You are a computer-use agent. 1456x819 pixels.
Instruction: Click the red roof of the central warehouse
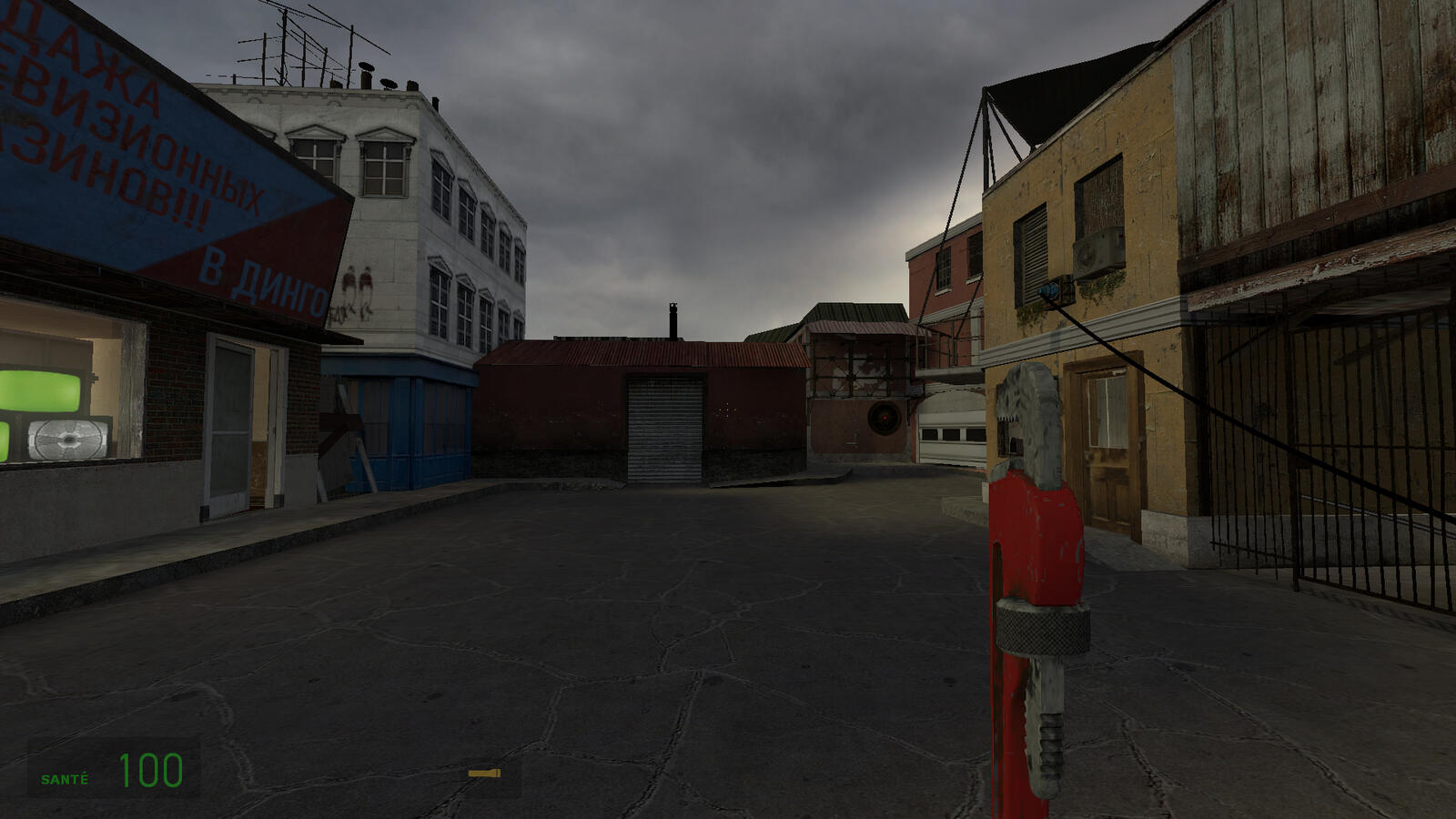637,355
